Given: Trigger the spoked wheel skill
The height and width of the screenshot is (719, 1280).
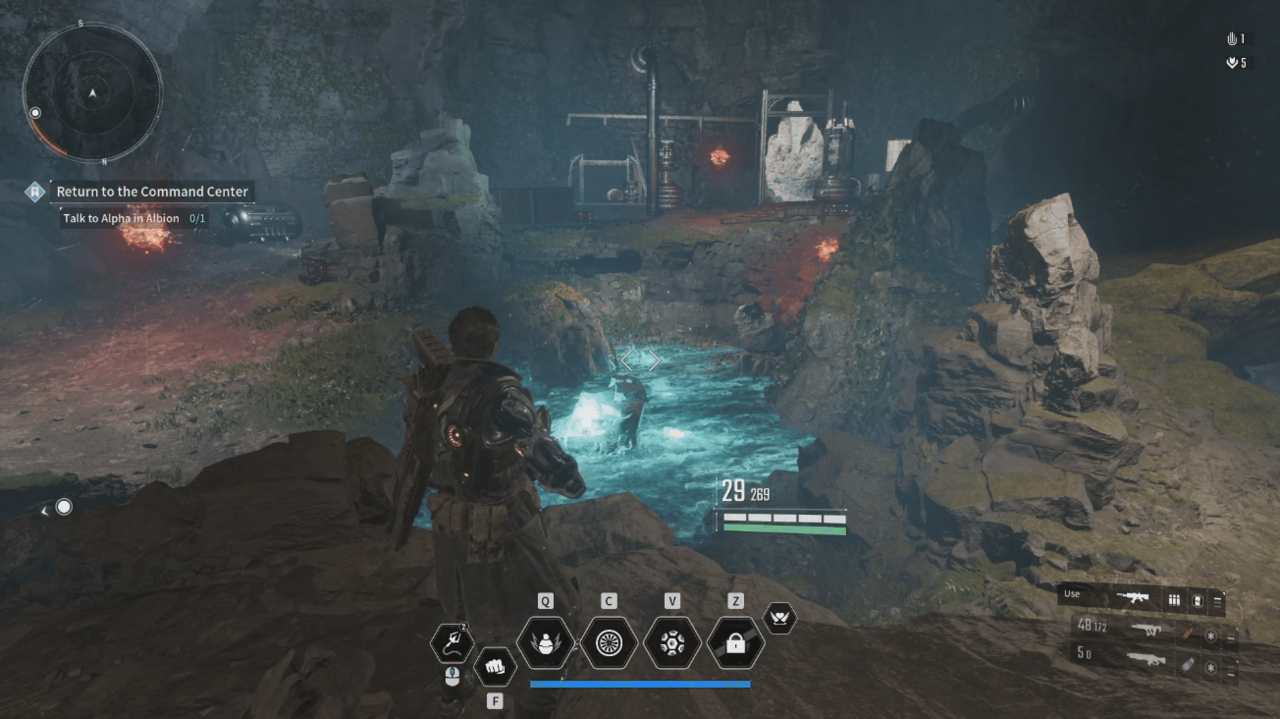Looking at the screenshot, I should coord(609,643).
